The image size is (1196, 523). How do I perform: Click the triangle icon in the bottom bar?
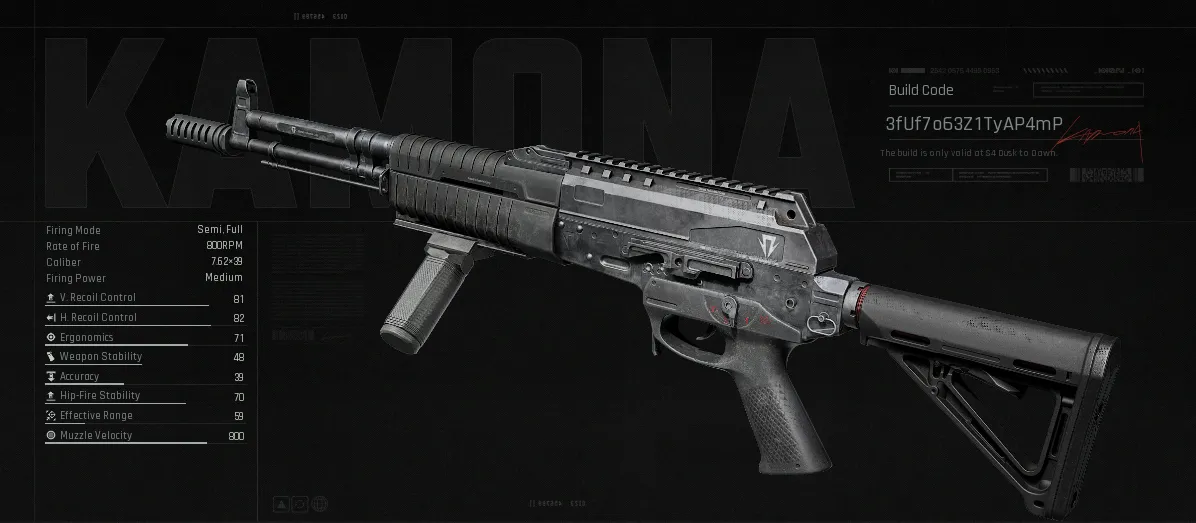[282, 502]
